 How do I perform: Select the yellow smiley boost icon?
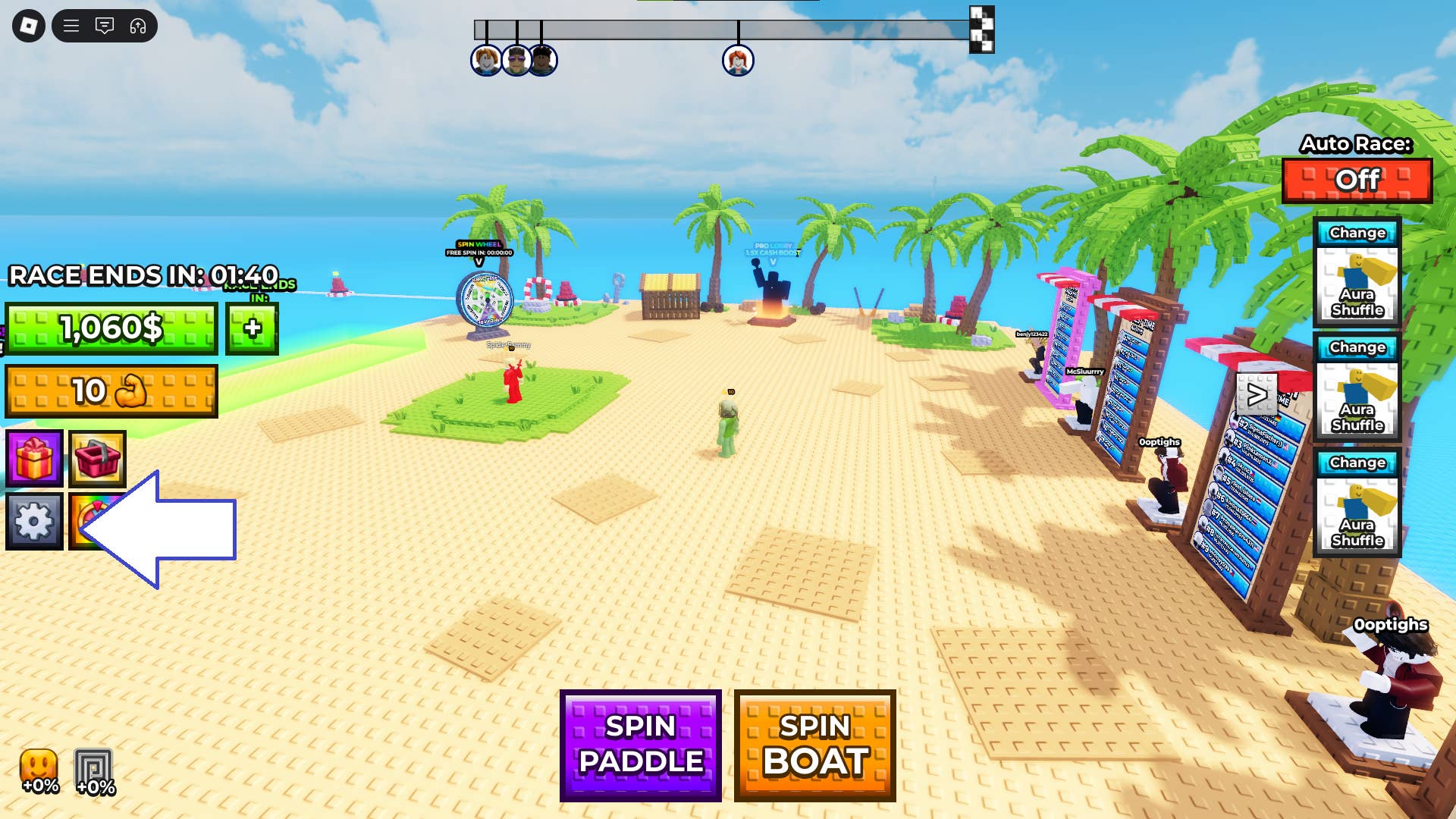coord(39,770)
